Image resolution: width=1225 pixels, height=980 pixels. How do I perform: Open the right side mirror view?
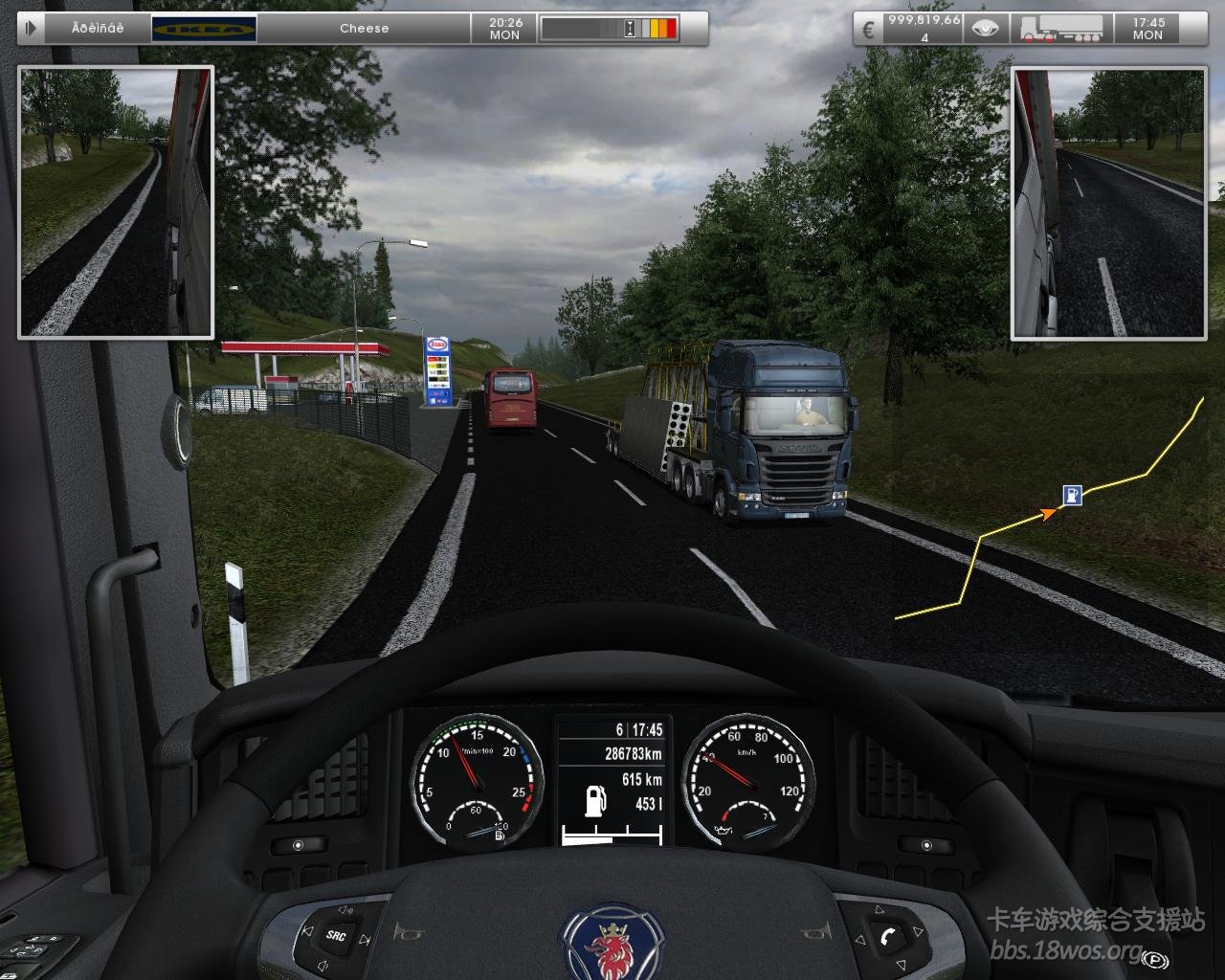point(1108,202)
